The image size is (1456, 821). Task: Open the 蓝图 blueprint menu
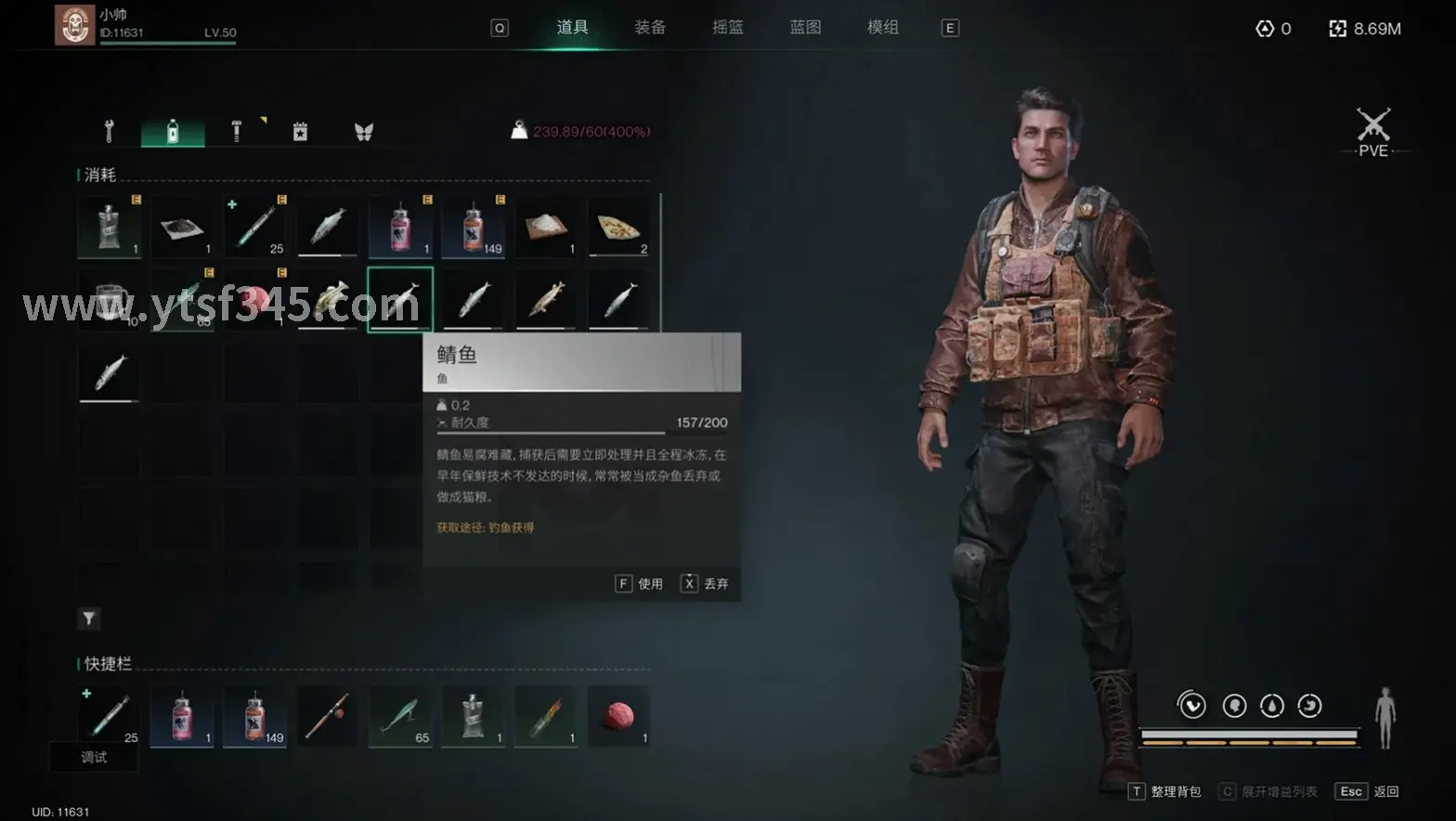[804, 27]
